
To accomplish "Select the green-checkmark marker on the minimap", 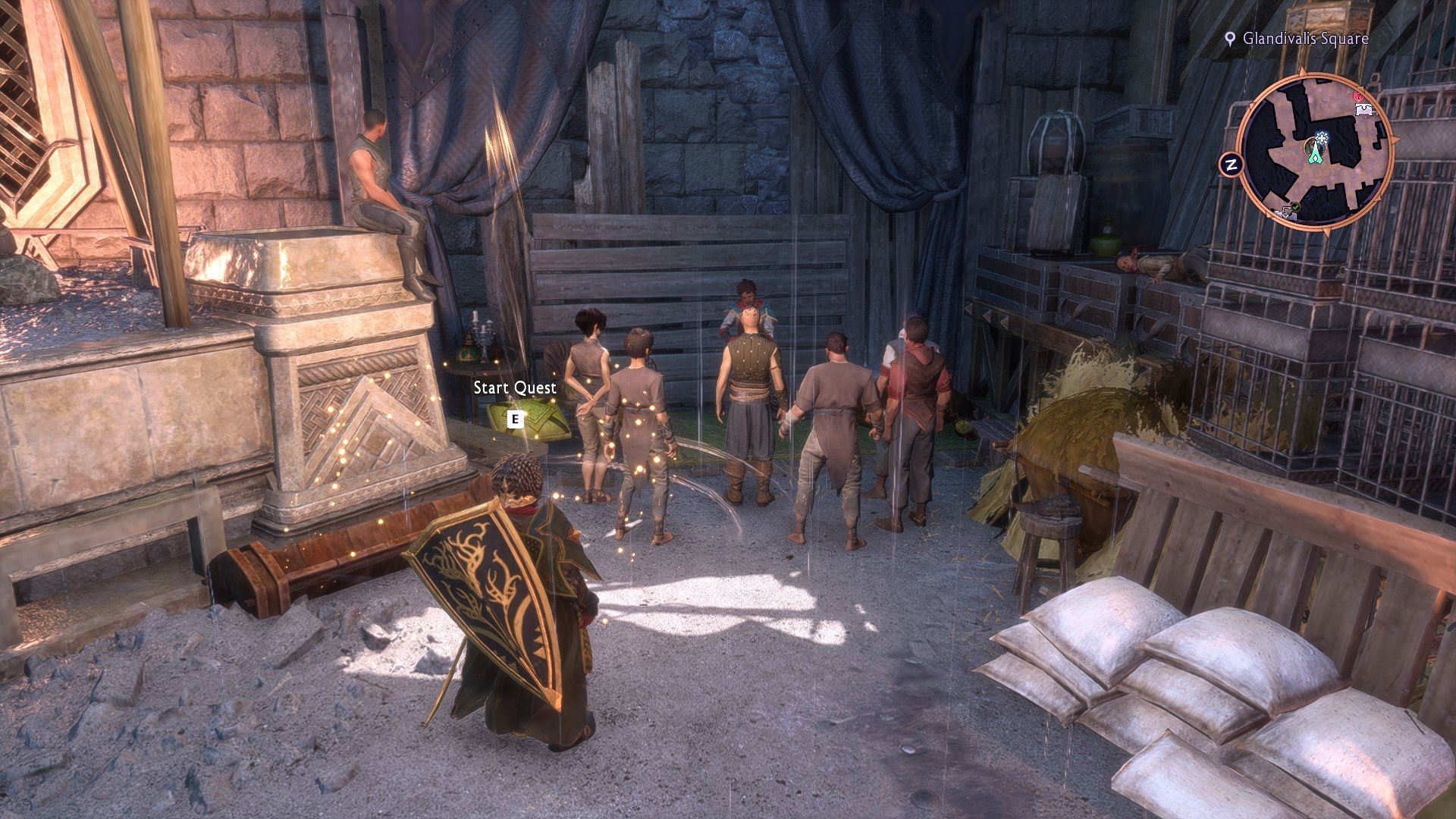I will coord(1296,207).
